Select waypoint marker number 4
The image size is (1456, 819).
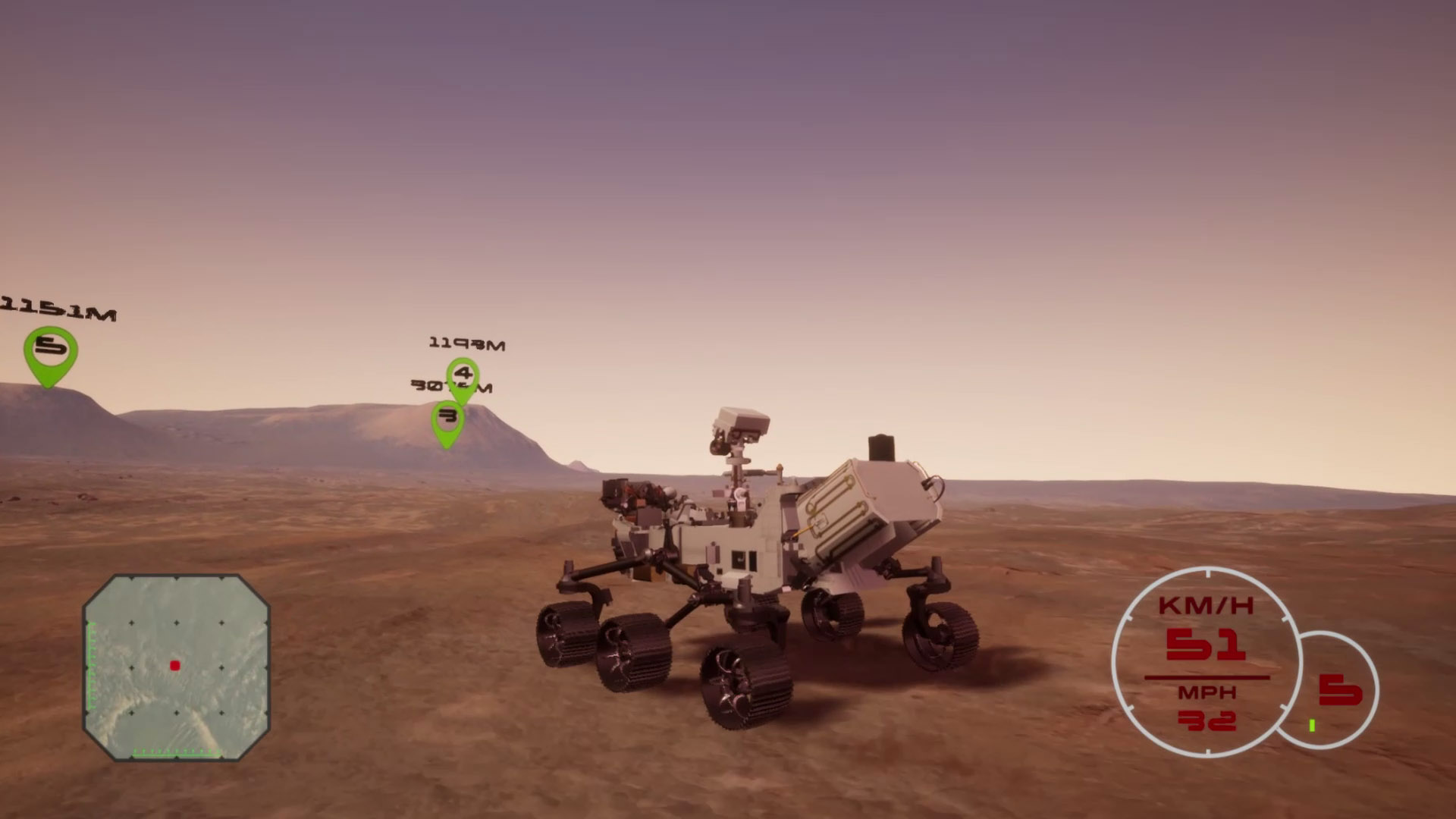pyautogui.click(x=463, y=376)
